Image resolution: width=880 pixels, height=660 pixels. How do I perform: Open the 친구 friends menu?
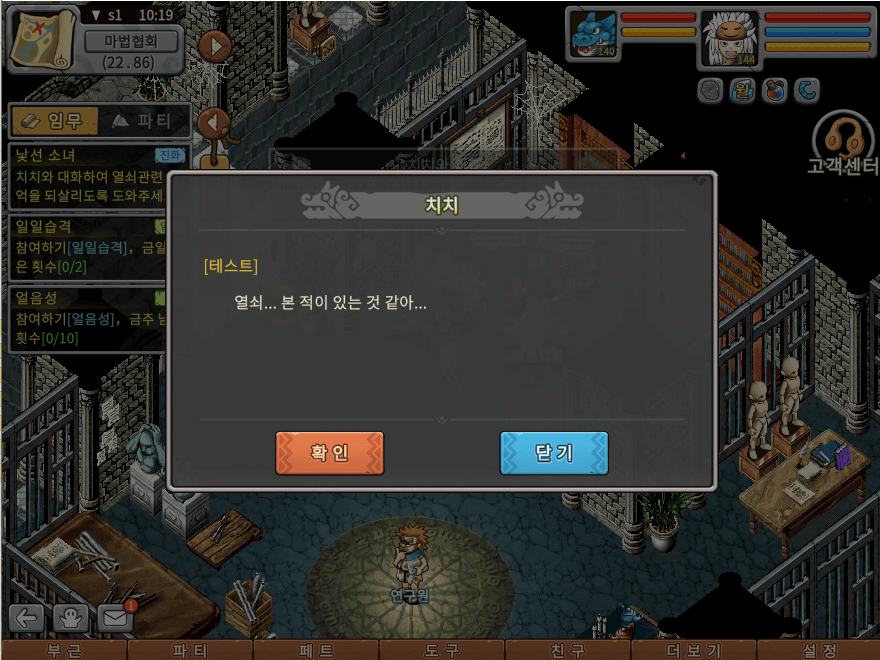point(568,650)
